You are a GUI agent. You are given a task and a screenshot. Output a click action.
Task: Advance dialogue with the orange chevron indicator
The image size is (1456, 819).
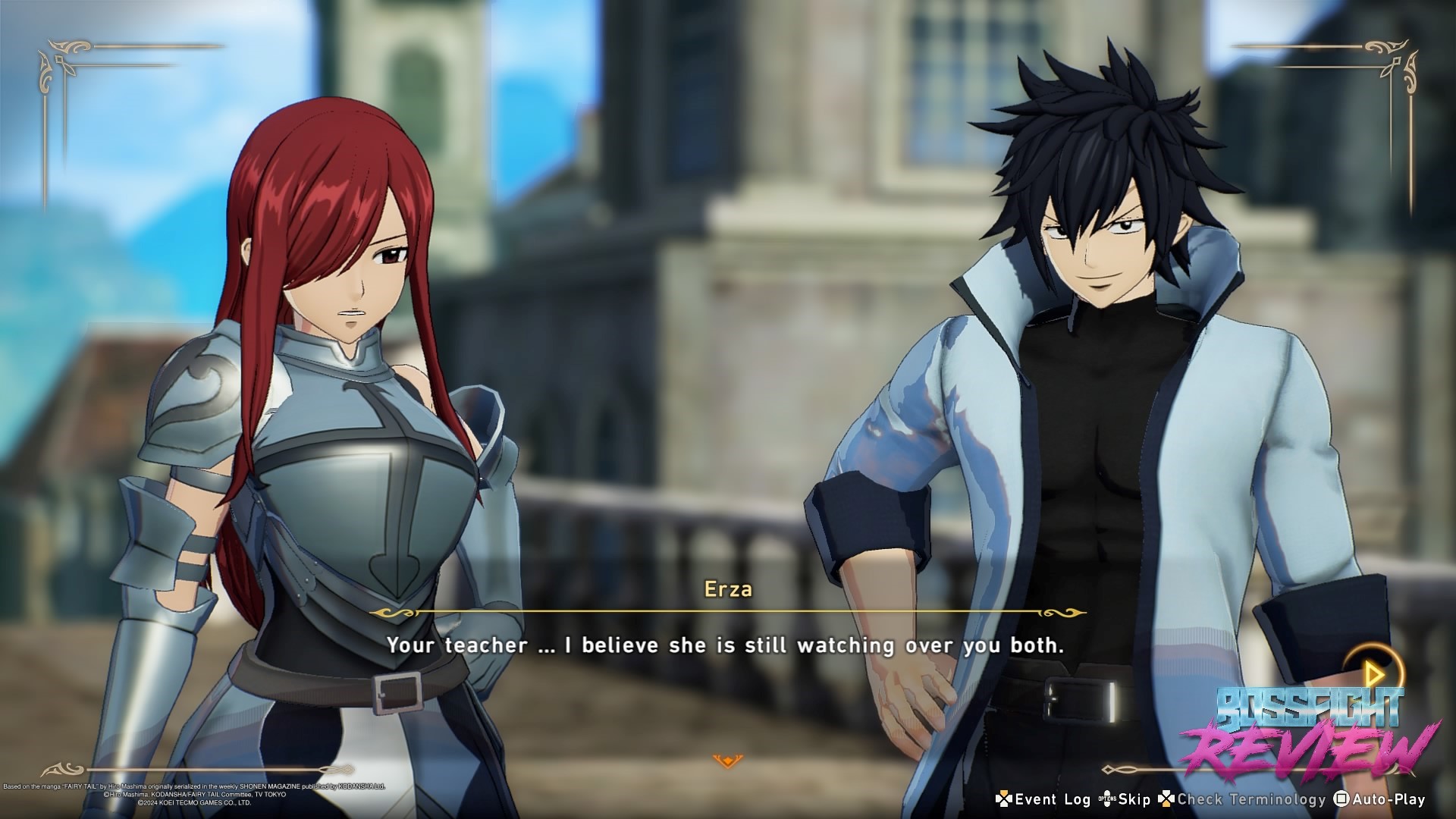click(x=727, y=760)
